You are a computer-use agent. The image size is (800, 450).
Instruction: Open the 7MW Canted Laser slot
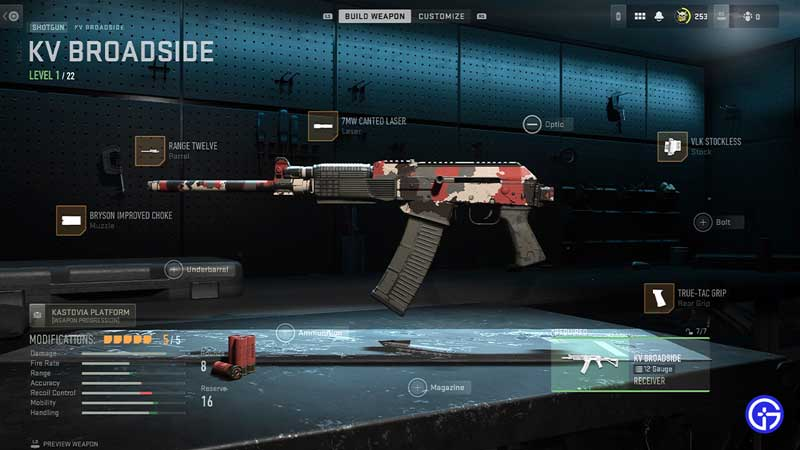coord(323,126)
